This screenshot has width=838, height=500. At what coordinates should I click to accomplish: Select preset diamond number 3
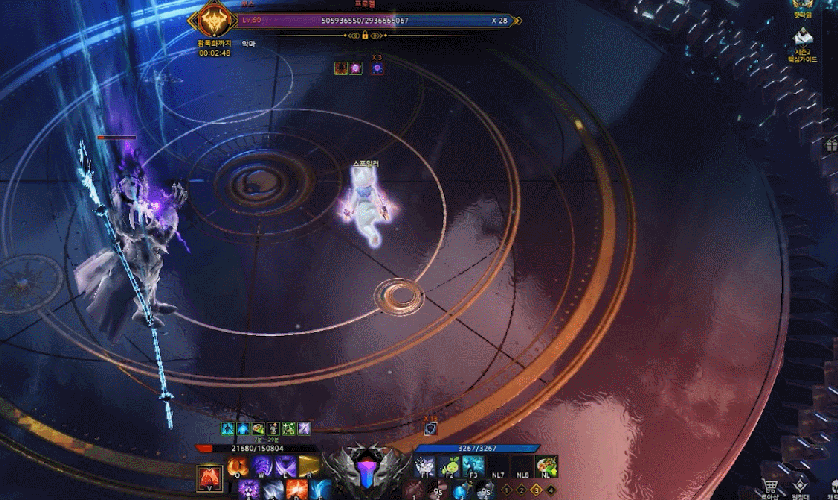tap(535, 490)
